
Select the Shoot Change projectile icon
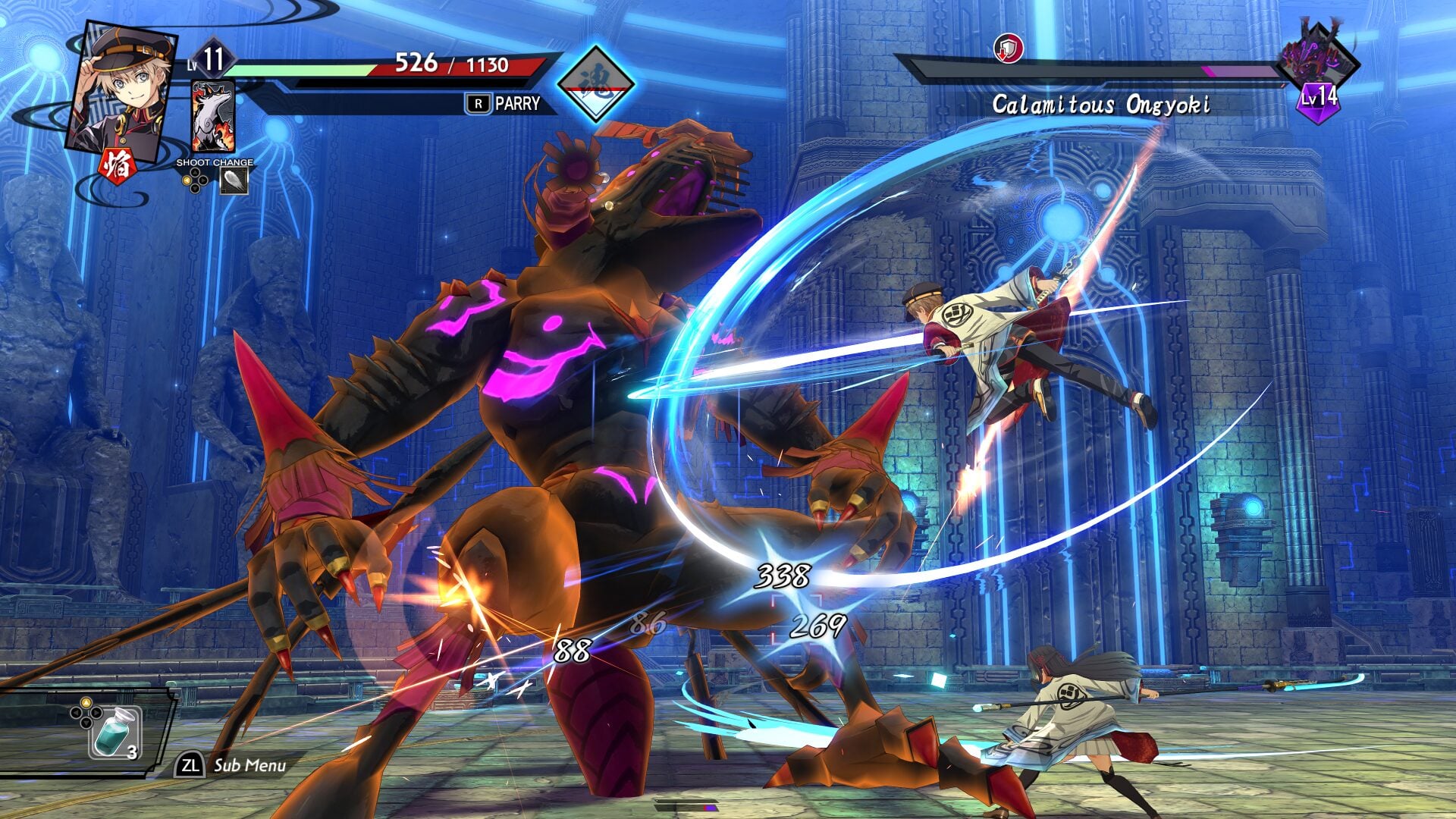click(x=234, y=180)
